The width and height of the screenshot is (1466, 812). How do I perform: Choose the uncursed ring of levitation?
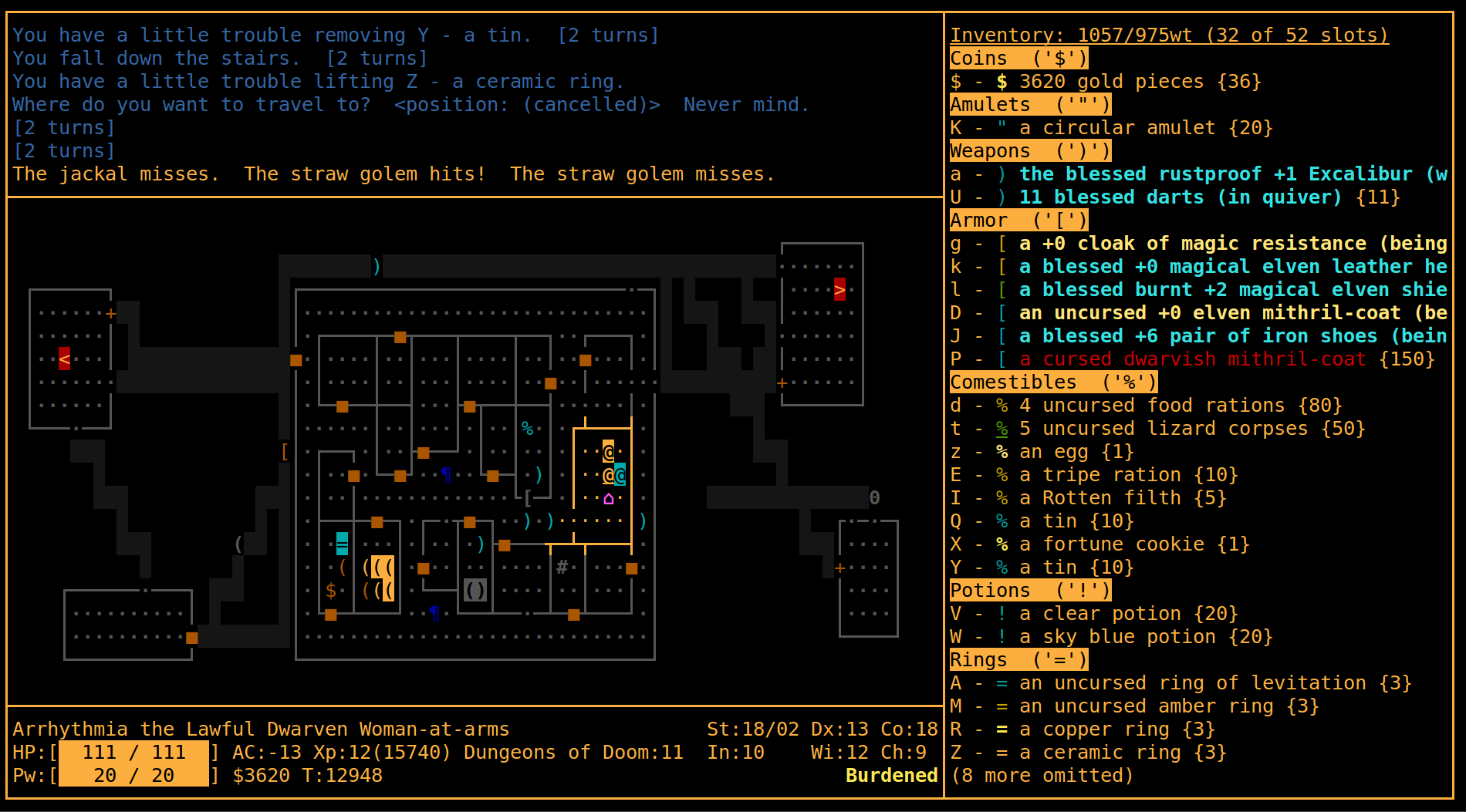click(x=1181, y=683)
